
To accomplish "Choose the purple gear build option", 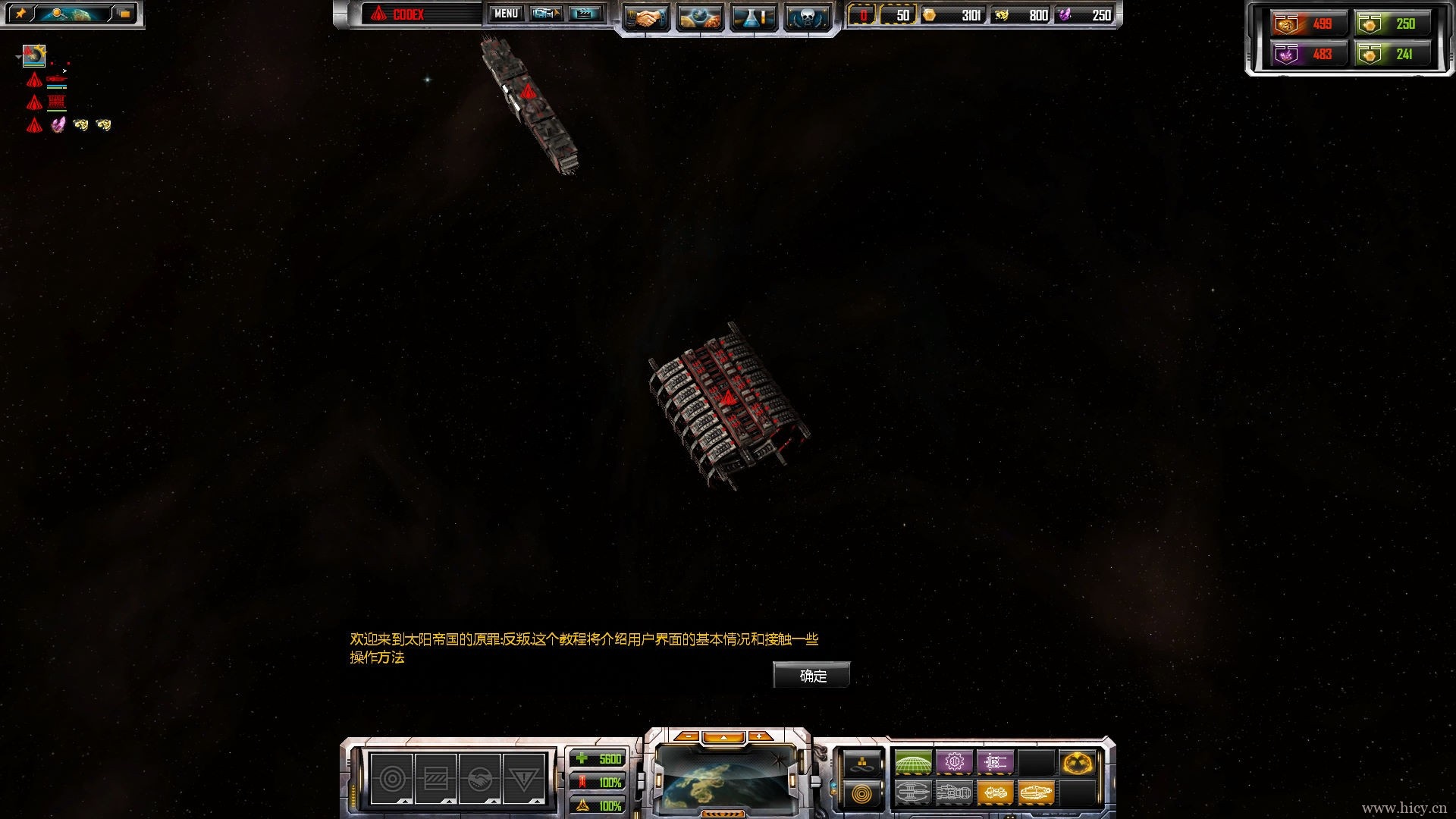I will click(x=954, y=762).
